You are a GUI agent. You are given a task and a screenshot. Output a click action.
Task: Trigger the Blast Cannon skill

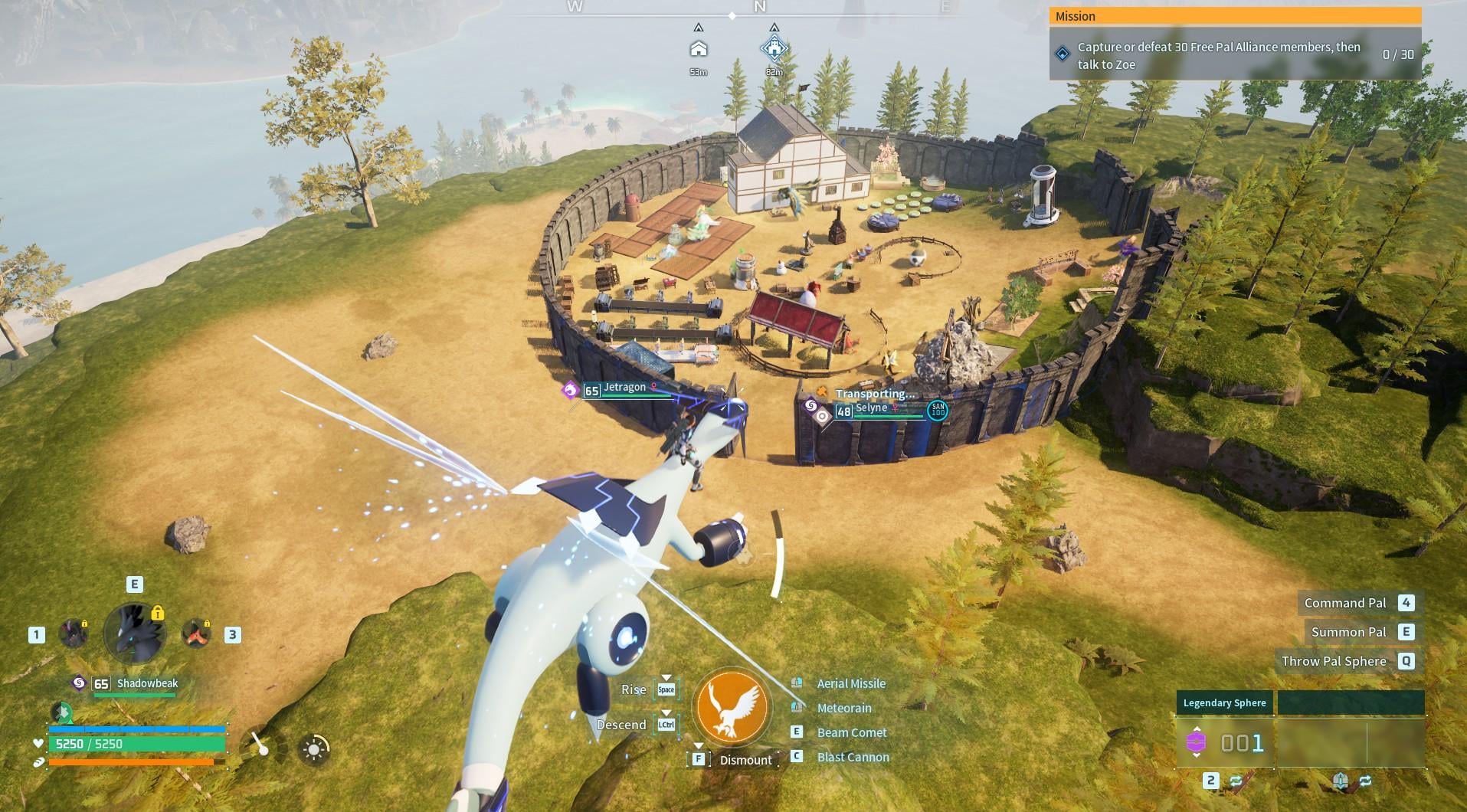853,757
